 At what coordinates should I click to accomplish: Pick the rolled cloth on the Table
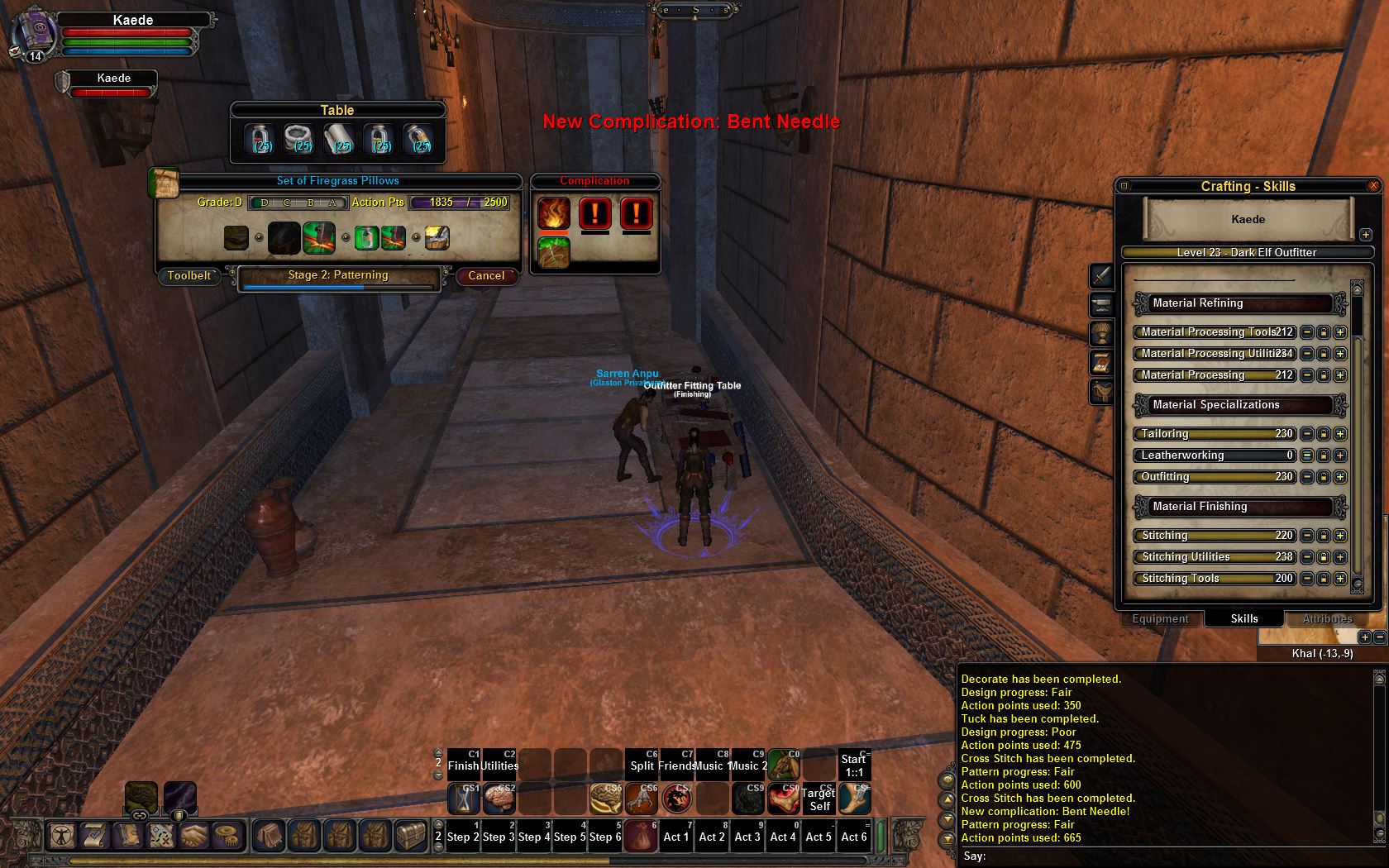coord(339,139)
